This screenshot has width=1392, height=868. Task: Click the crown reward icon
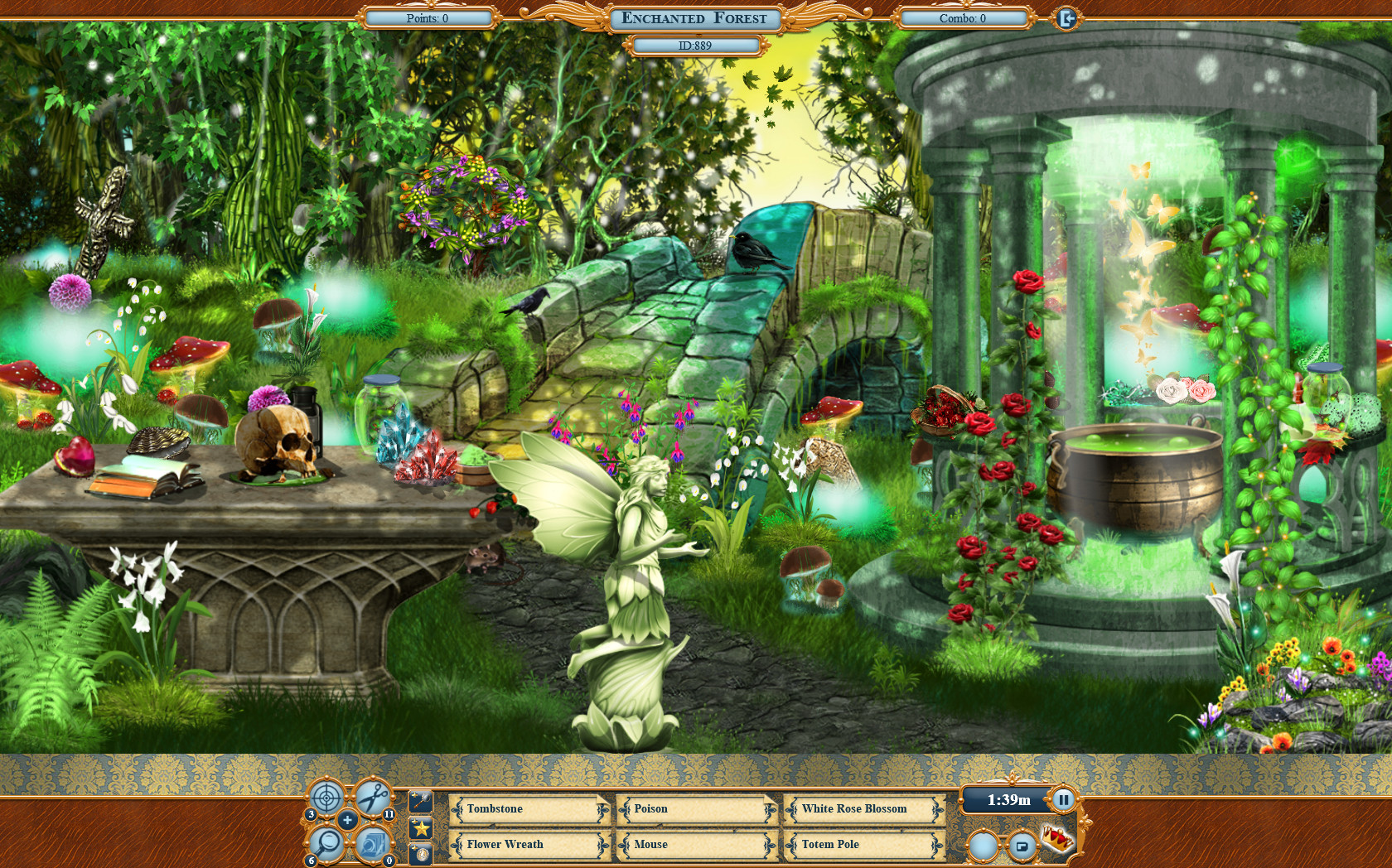[1058, 841]
